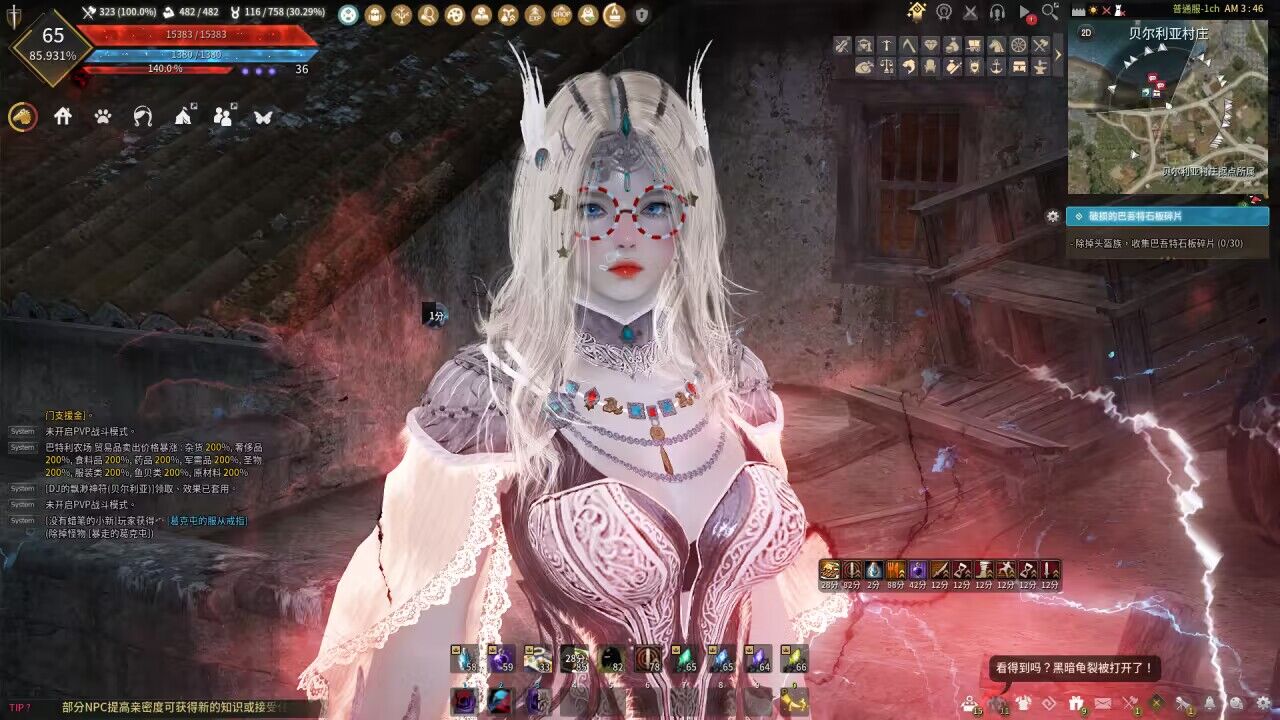Click the golden horn hotbar slot
Viewport: 1280px width, 720px height.
click(794, 702)
